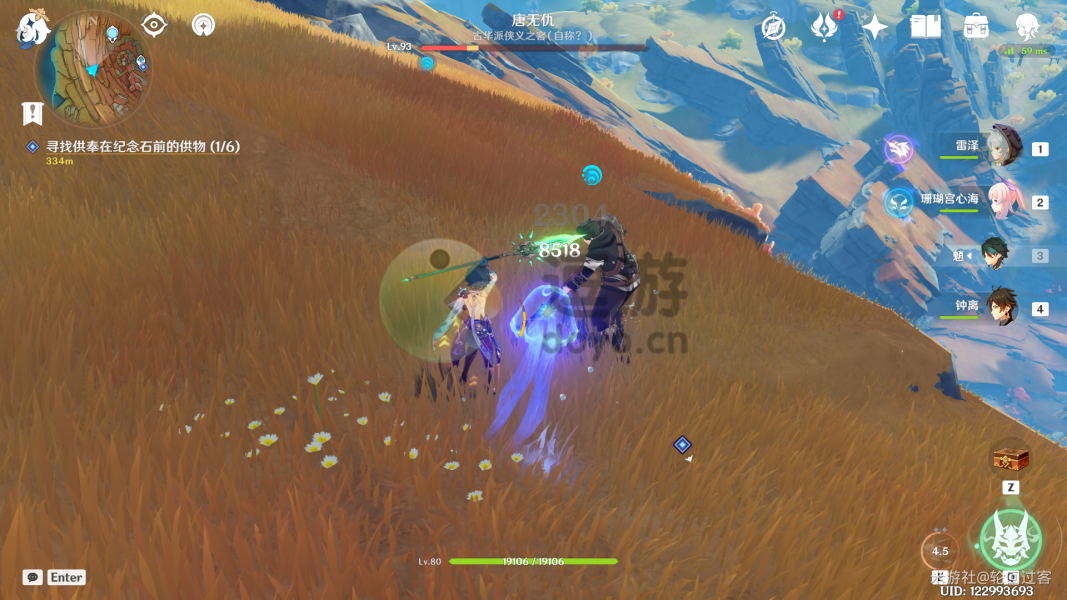The width and height of the screenshot is (1067, 600).
Task: Activate the oni mask elemental burst
Action: [x=1010, y=541]
